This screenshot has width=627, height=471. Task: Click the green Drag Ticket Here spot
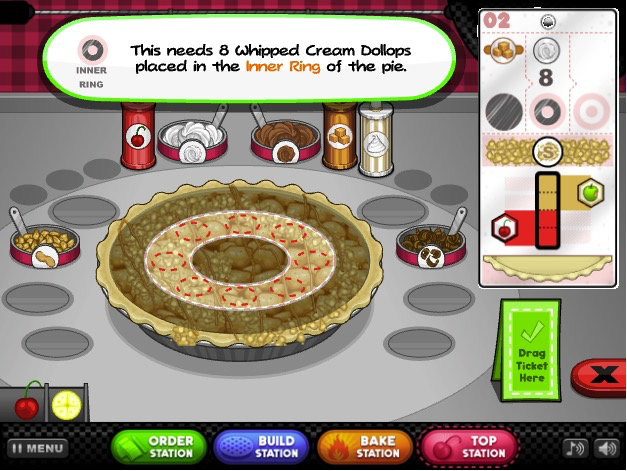(530, 352)
